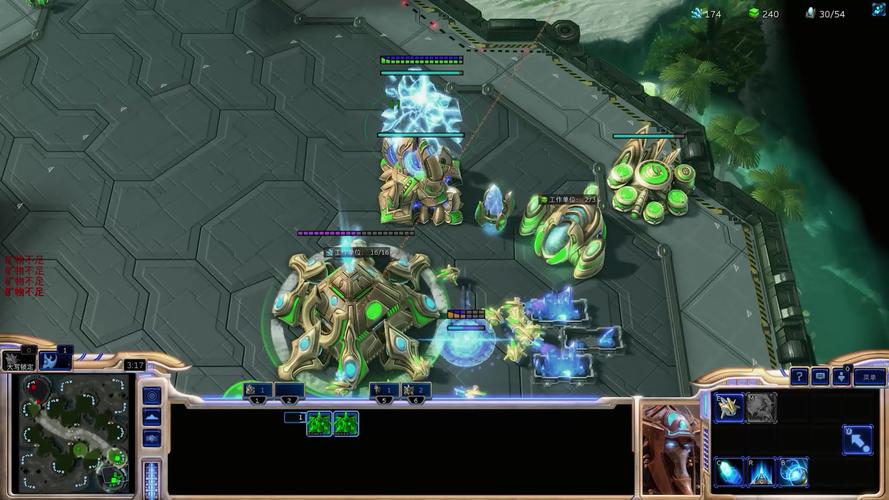This screenshot has width=889, height=500.
Task: Select control group 5 tab
Action: tap(384, 390)
